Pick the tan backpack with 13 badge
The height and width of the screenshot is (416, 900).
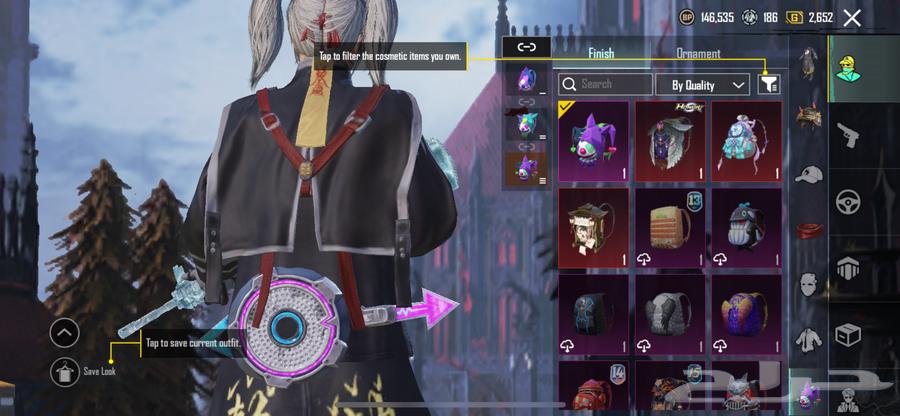tap(669, 227)
